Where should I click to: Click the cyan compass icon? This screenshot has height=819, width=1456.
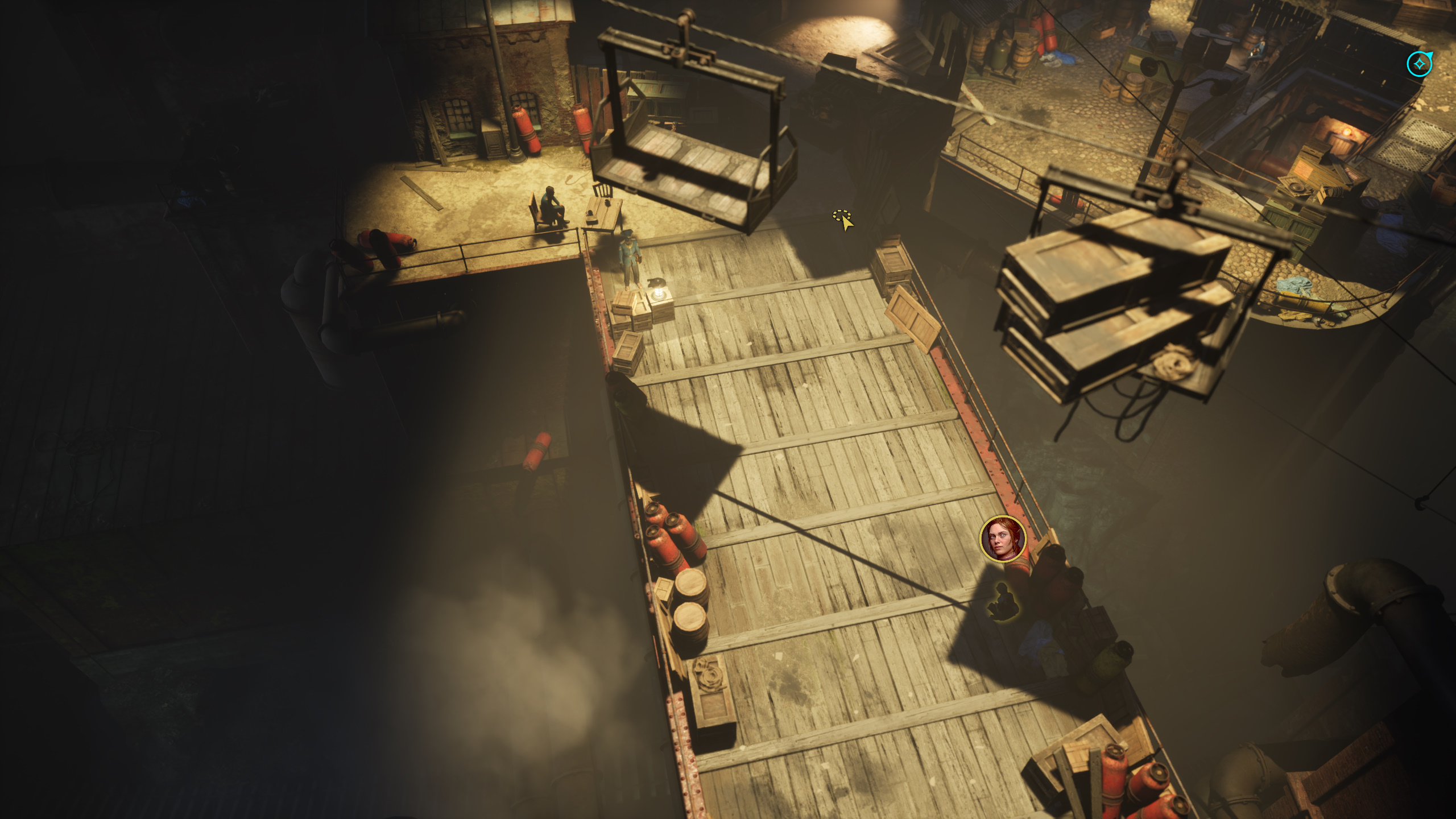1419,64
